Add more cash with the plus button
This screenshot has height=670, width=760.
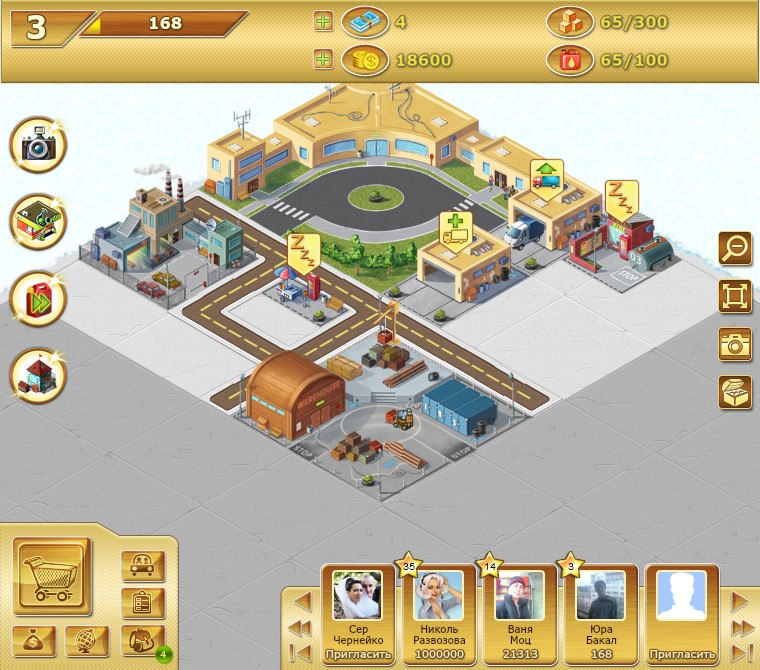[x=323, y=21]
